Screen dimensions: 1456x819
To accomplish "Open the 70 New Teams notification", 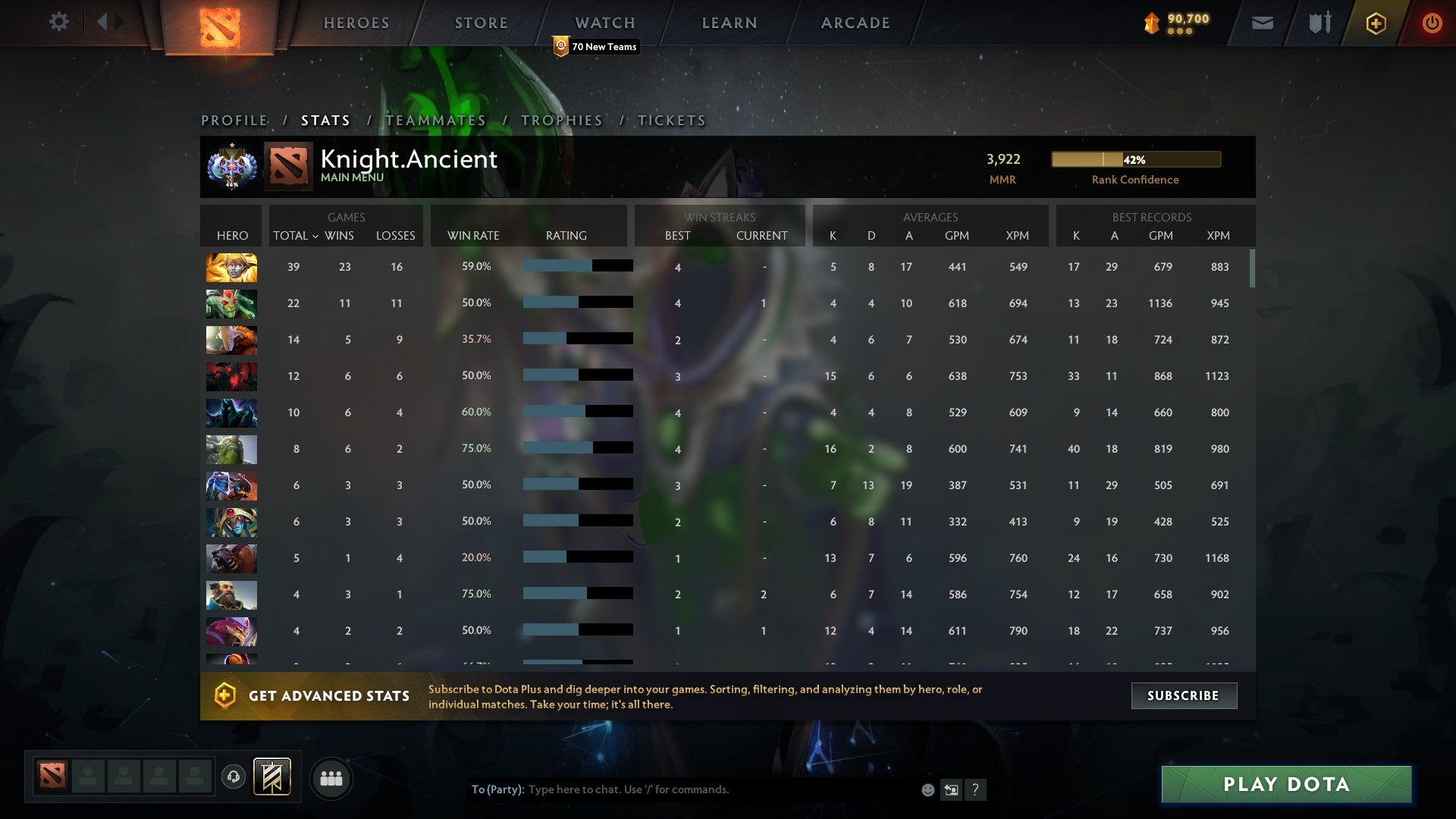I will 596,46.
